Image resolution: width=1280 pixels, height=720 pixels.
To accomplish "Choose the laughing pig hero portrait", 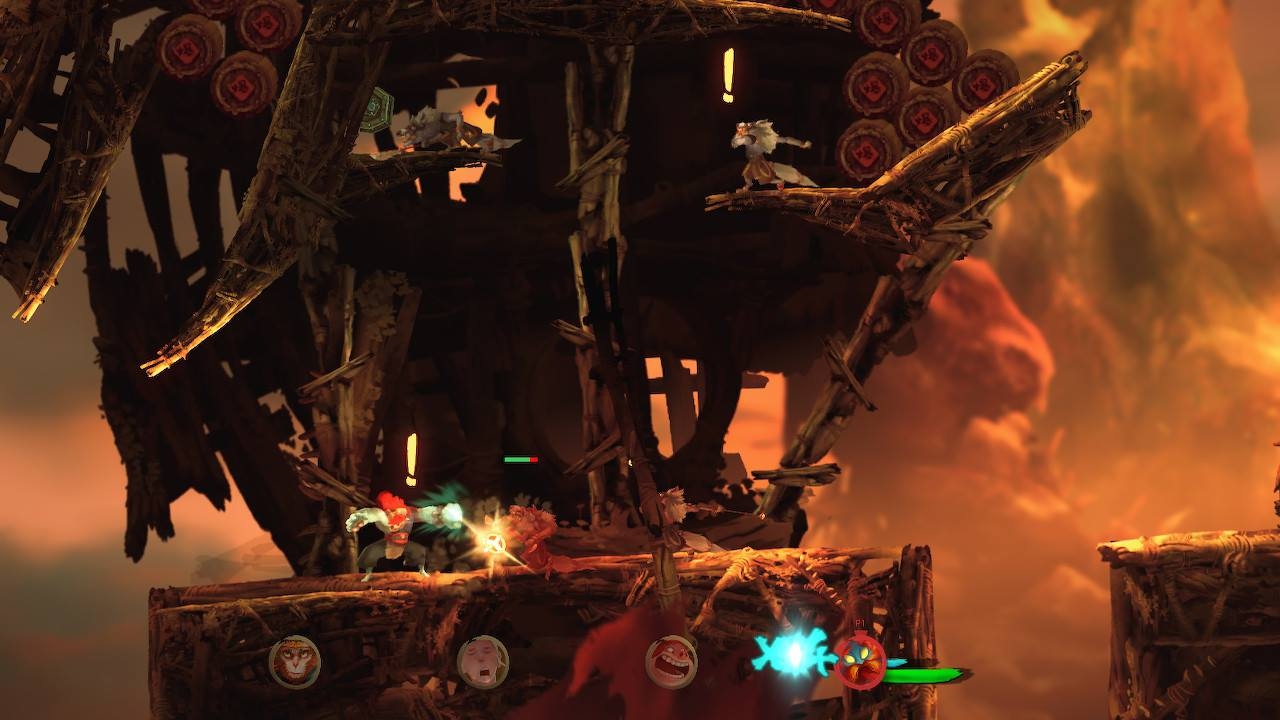I will coord(671,662).
